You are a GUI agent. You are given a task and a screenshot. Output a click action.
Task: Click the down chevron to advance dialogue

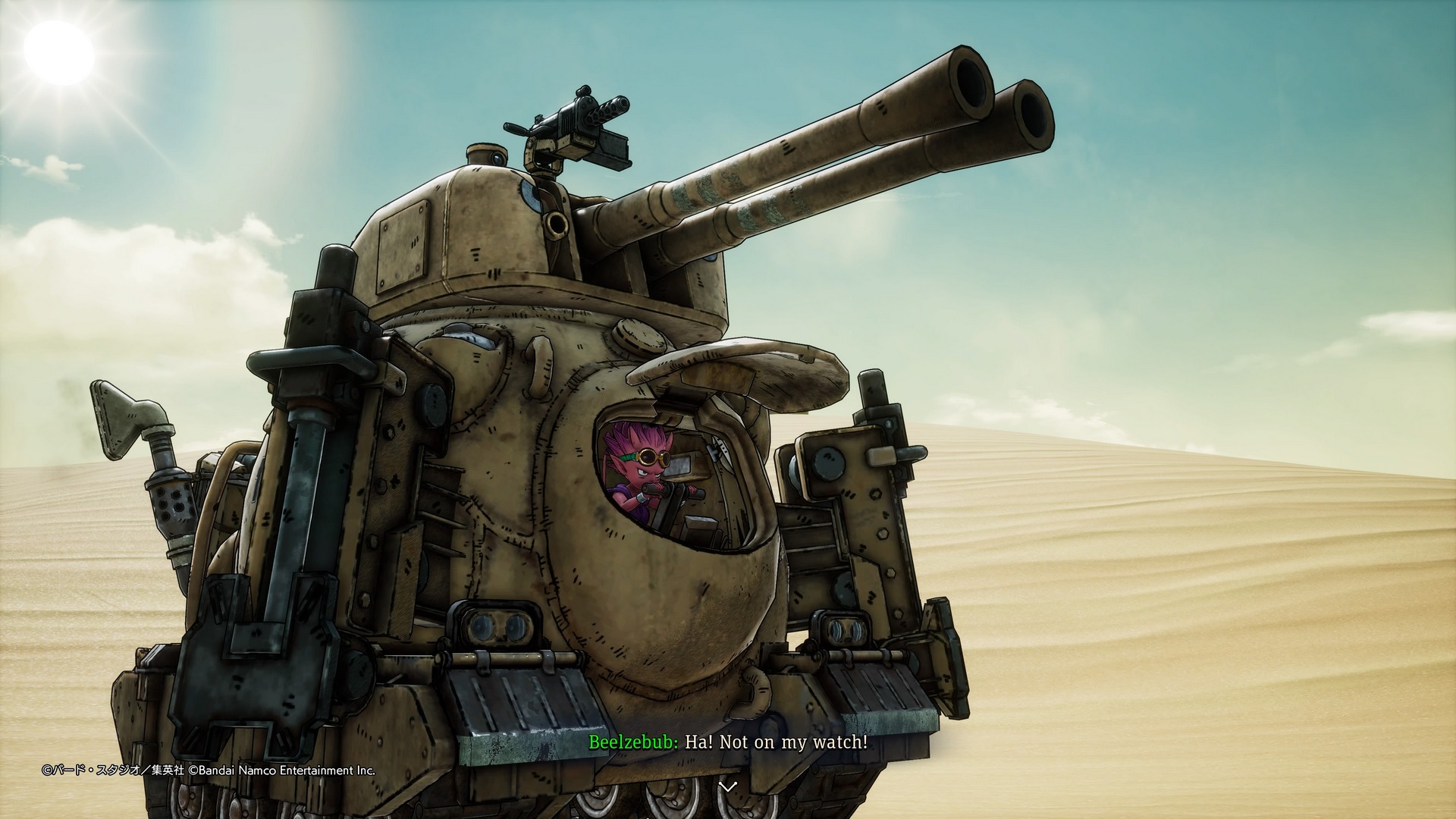point(727,786)
